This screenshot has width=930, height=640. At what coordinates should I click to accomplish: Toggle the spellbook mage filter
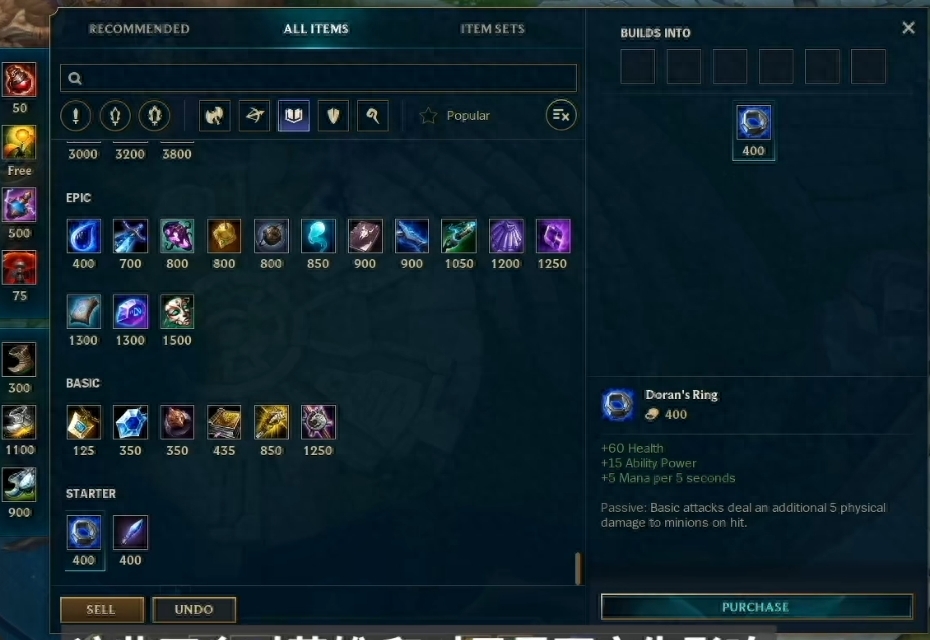(x=293, y=116)
